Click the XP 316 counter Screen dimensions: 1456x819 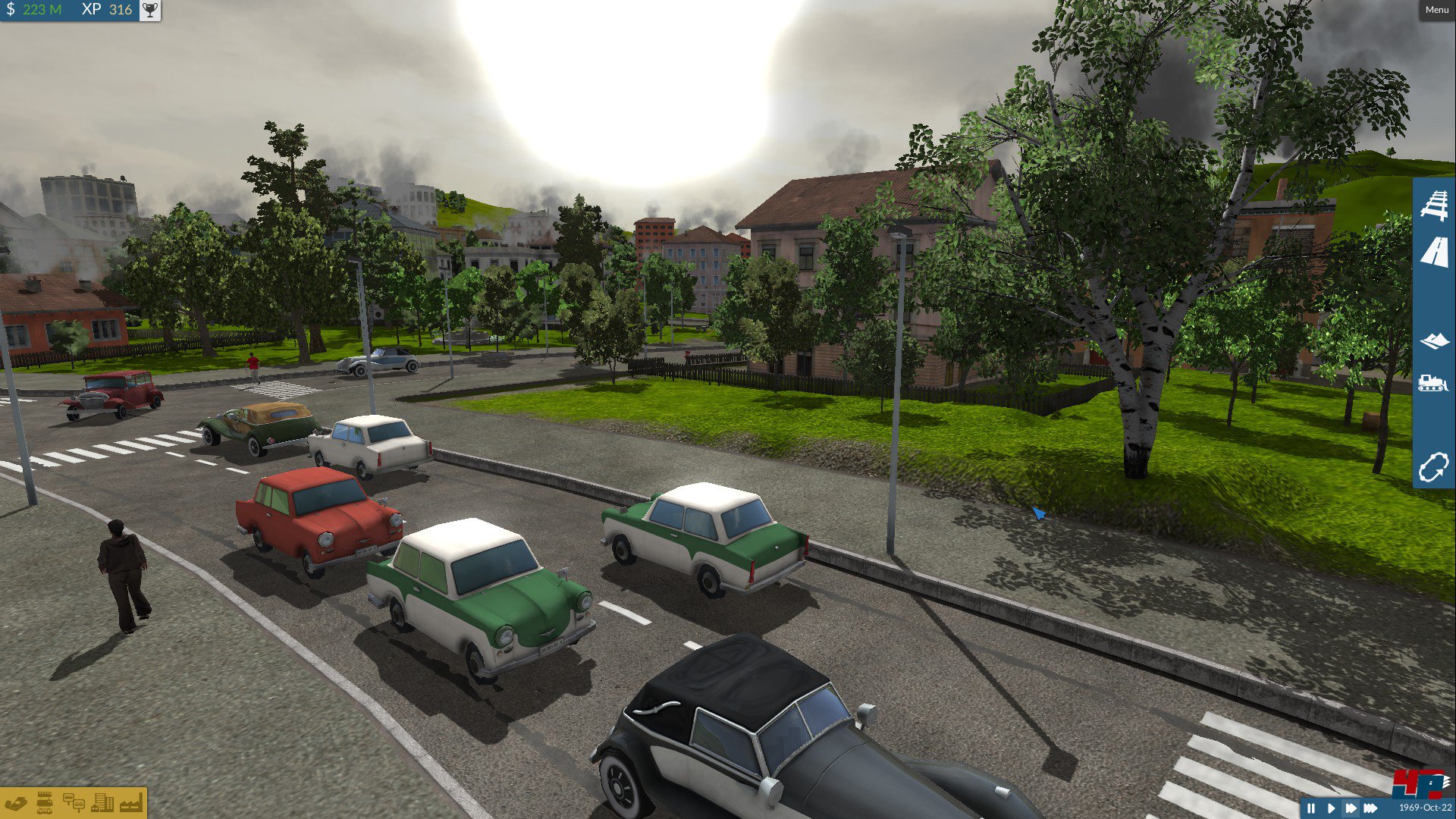pos(105,11)
